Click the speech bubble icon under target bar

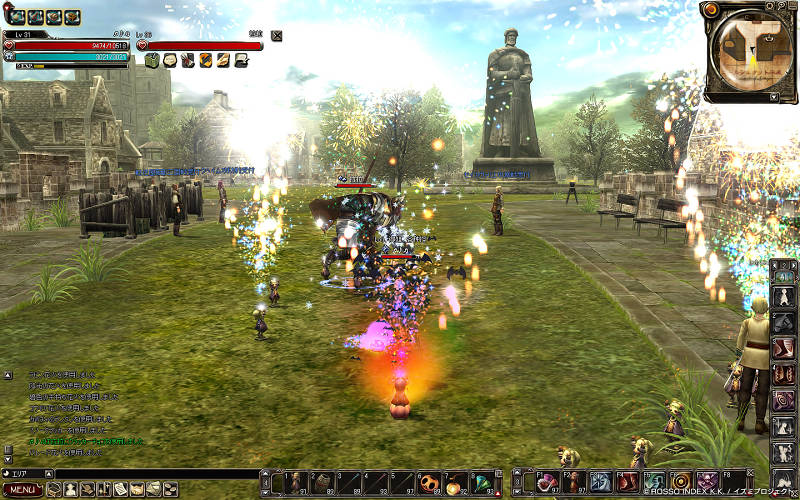coord(170,61)
